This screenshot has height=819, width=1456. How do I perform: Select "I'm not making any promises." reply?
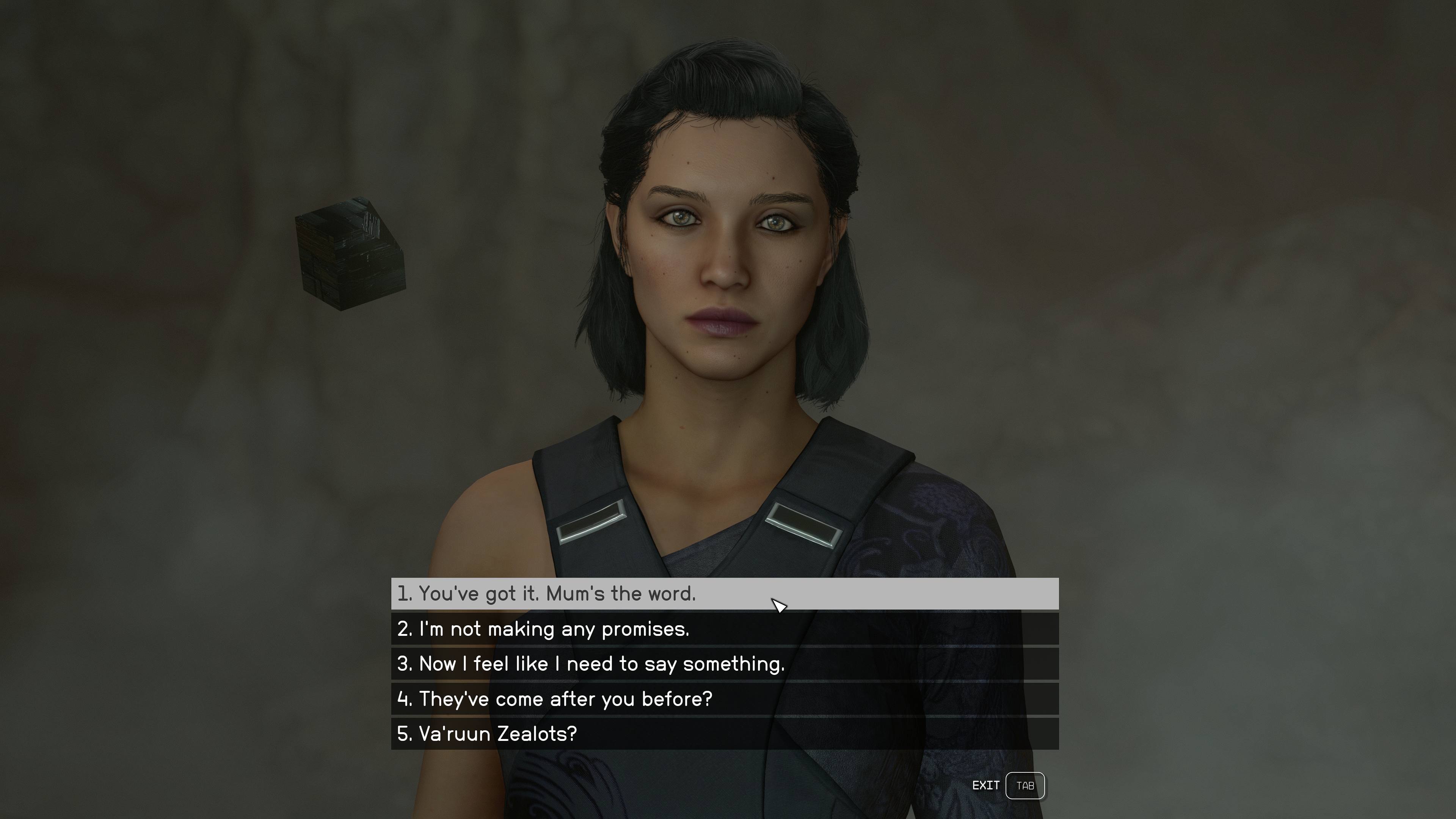(x=724, y=629)
